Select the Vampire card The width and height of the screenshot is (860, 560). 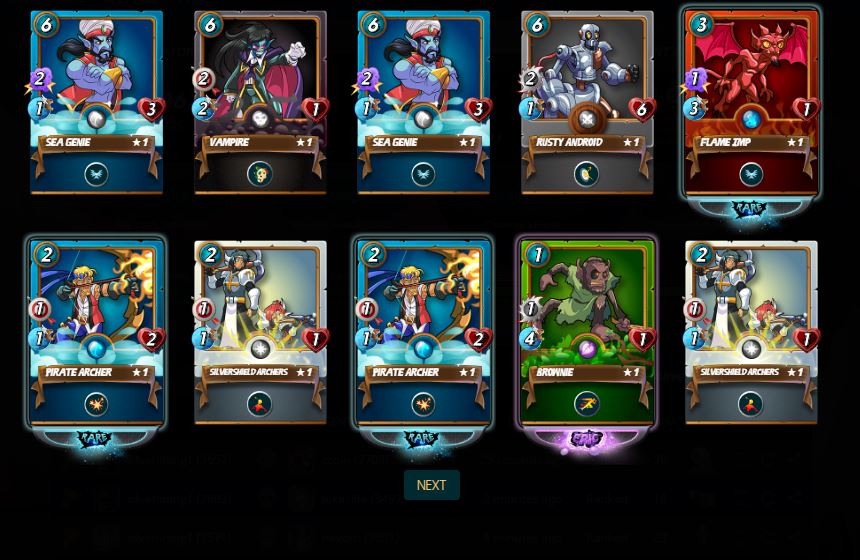coord(260,102)
